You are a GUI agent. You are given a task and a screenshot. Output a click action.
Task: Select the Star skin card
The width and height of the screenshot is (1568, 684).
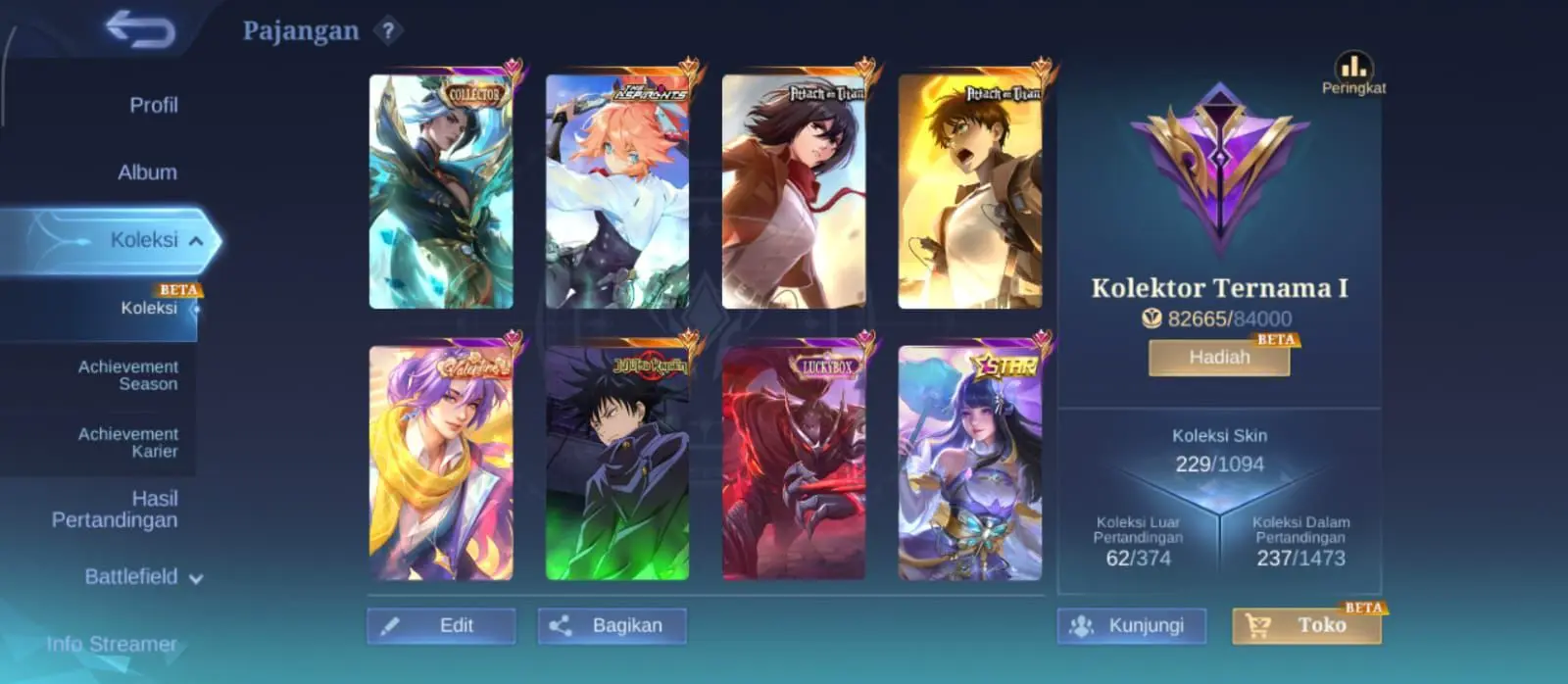click(x=970, y=463)
